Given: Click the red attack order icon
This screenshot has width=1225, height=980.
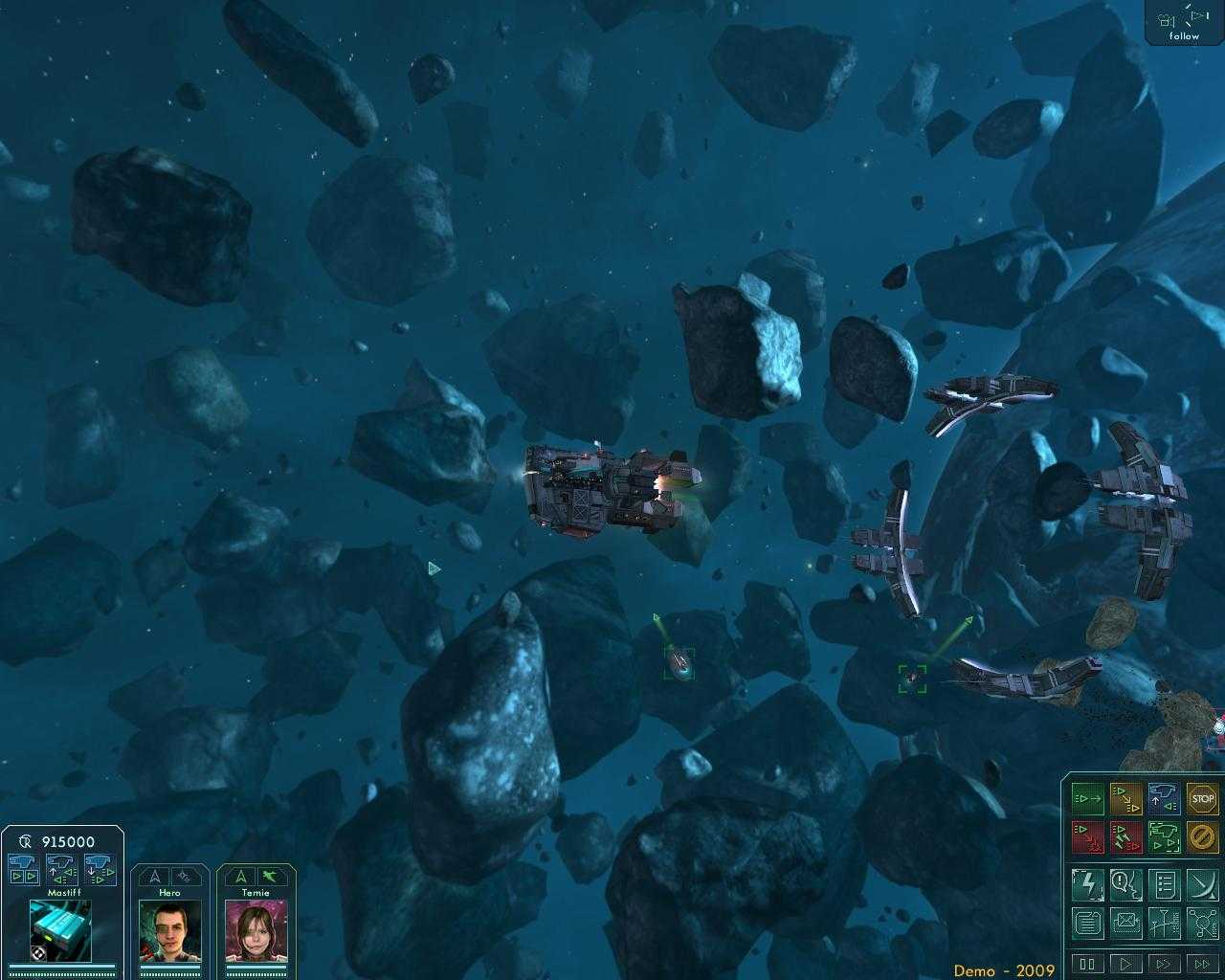Looking at the screenshot, I should 1088,835.
